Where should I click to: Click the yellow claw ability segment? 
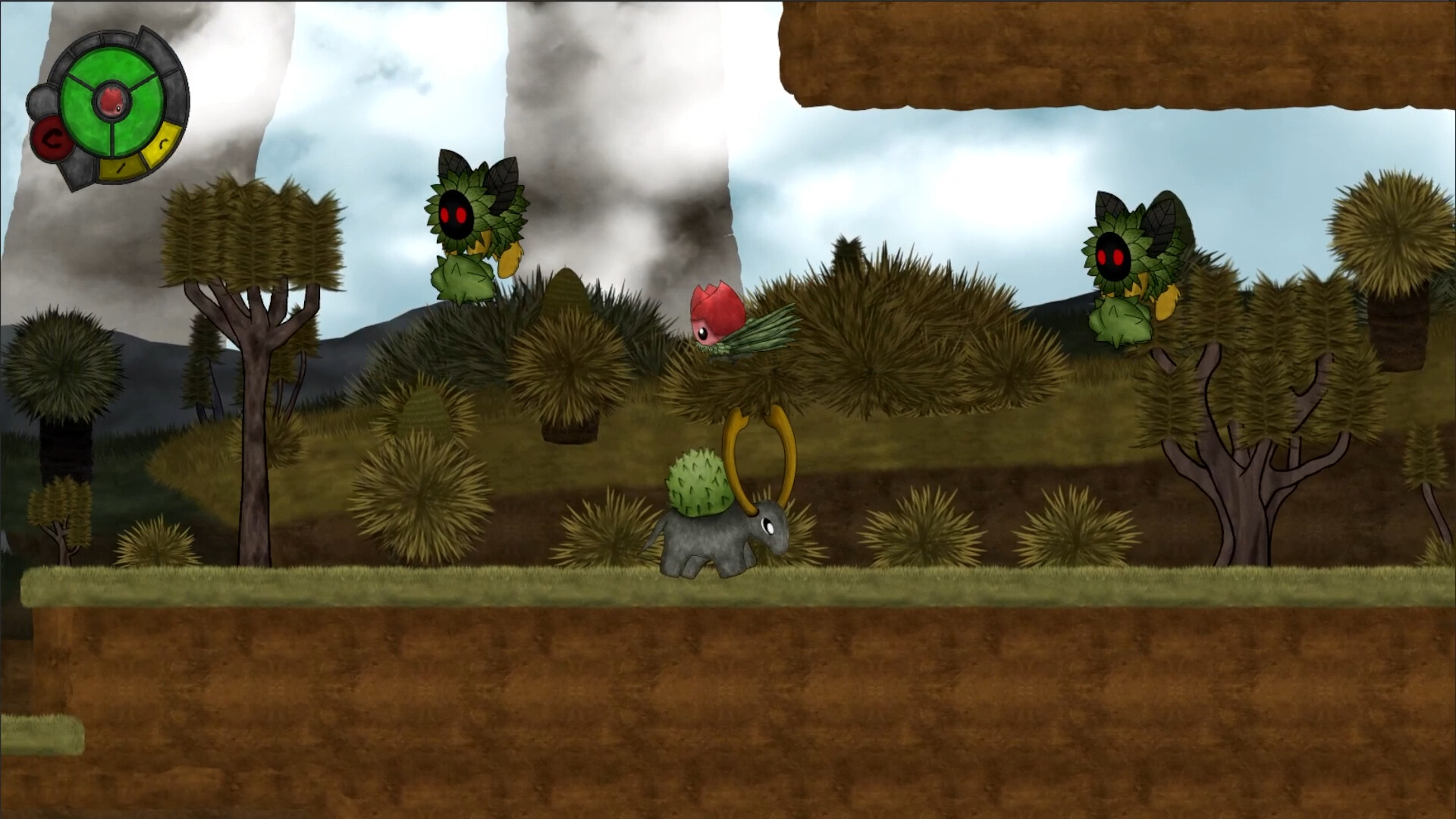(x=161, y=145)
